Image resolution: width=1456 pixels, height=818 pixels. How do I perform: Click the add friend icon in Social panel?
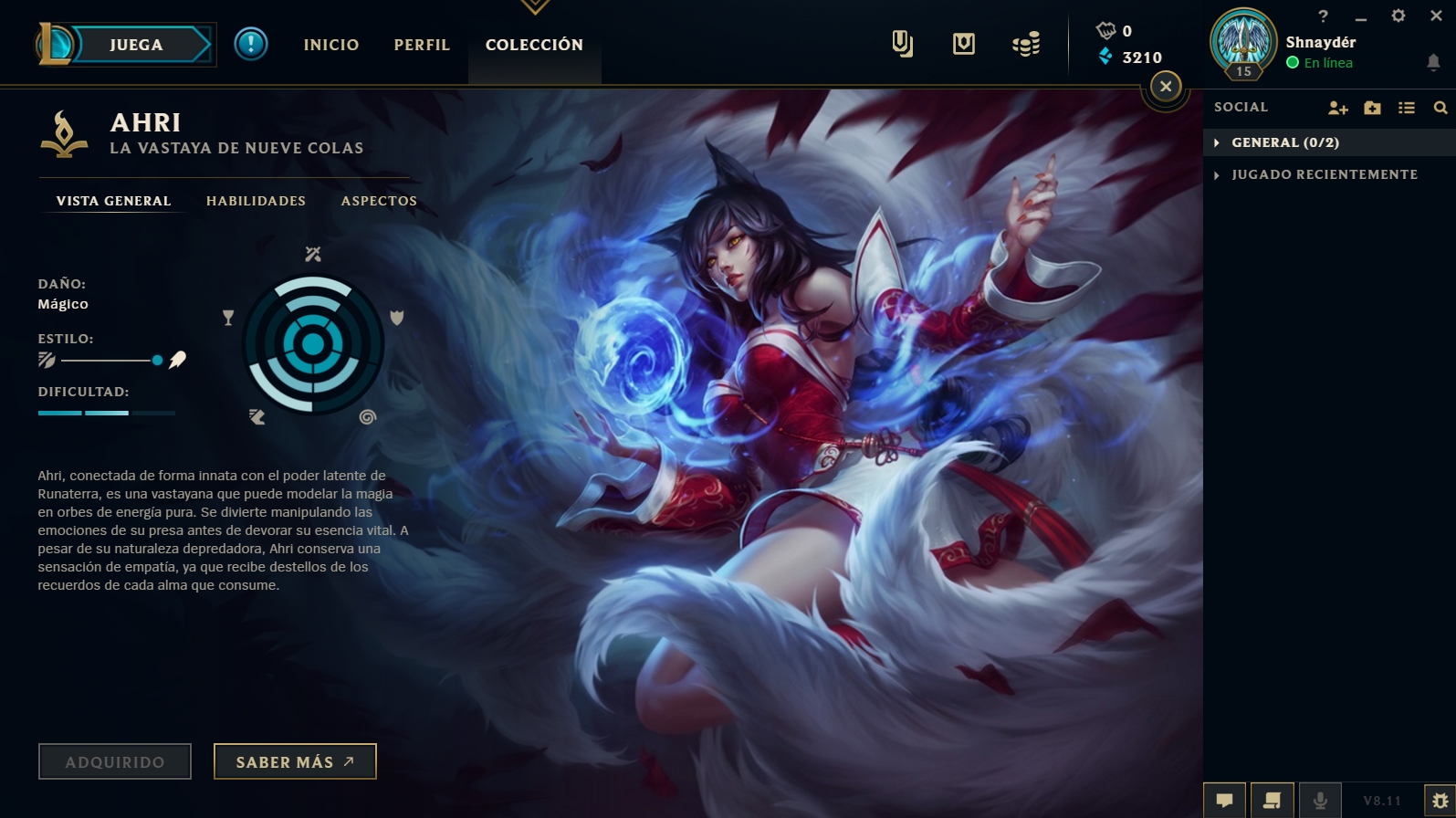[x=1337, y=107]
